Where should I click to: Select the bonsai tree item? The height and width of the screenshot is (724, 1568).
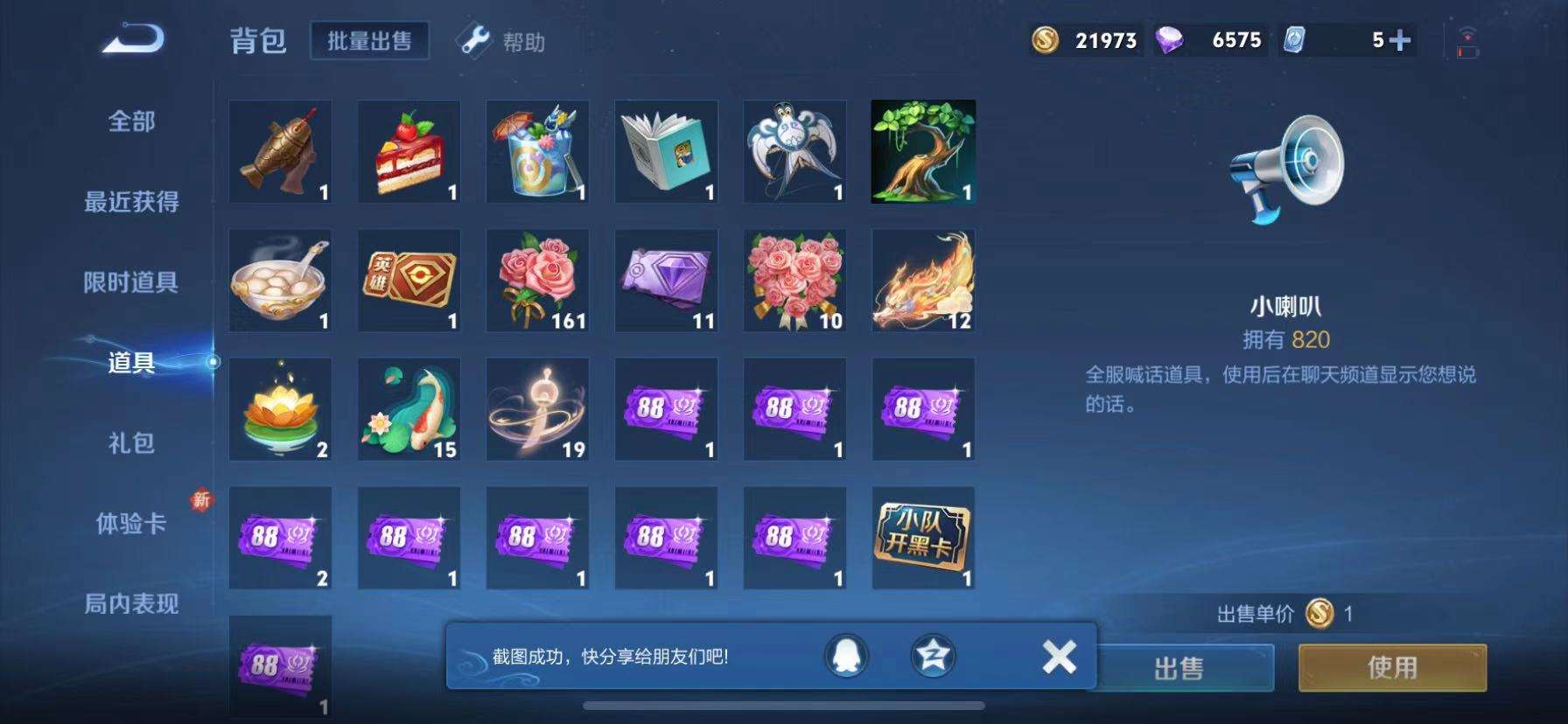click(922, 151)
